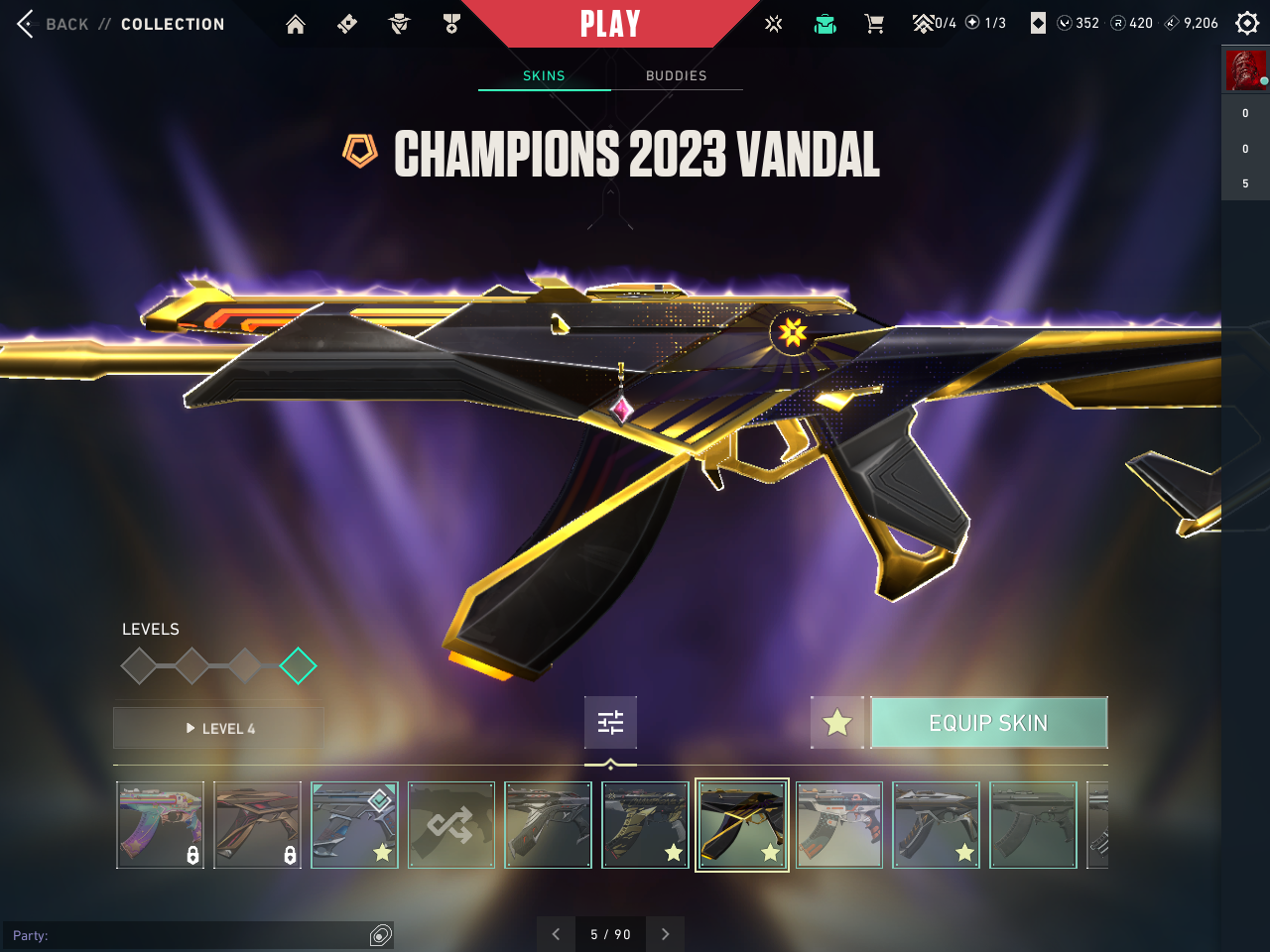
Task: Open the shopping cart store
Action: tap(874, 24)
